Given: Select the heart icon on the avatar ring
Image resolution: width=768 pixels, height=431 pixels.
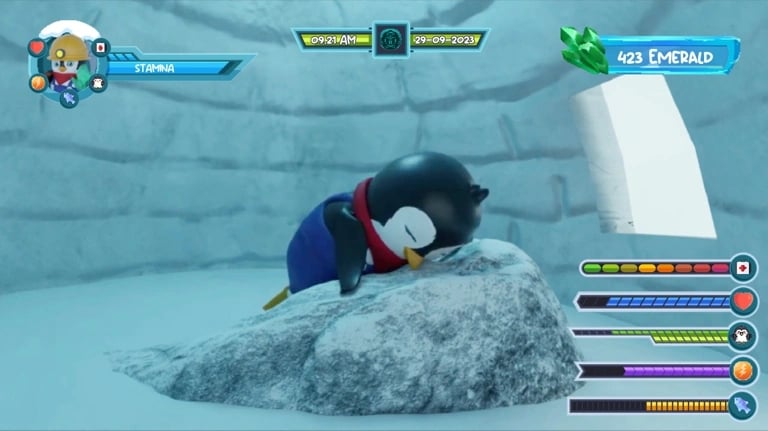Looking at the screenshot, I should (x=37, y=47).
